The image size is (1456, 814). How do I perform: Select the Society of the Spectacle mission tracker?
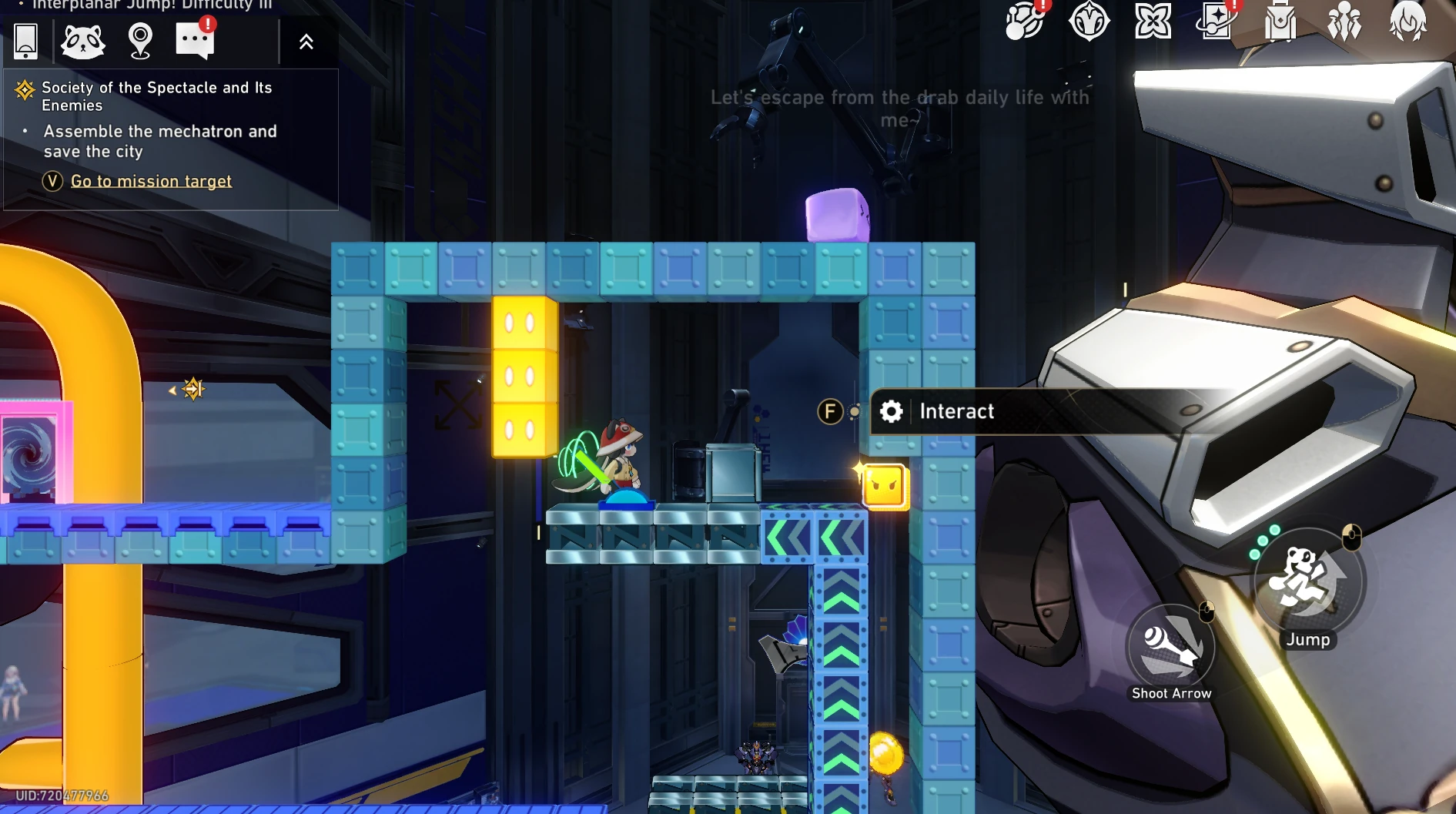(156, 96)
